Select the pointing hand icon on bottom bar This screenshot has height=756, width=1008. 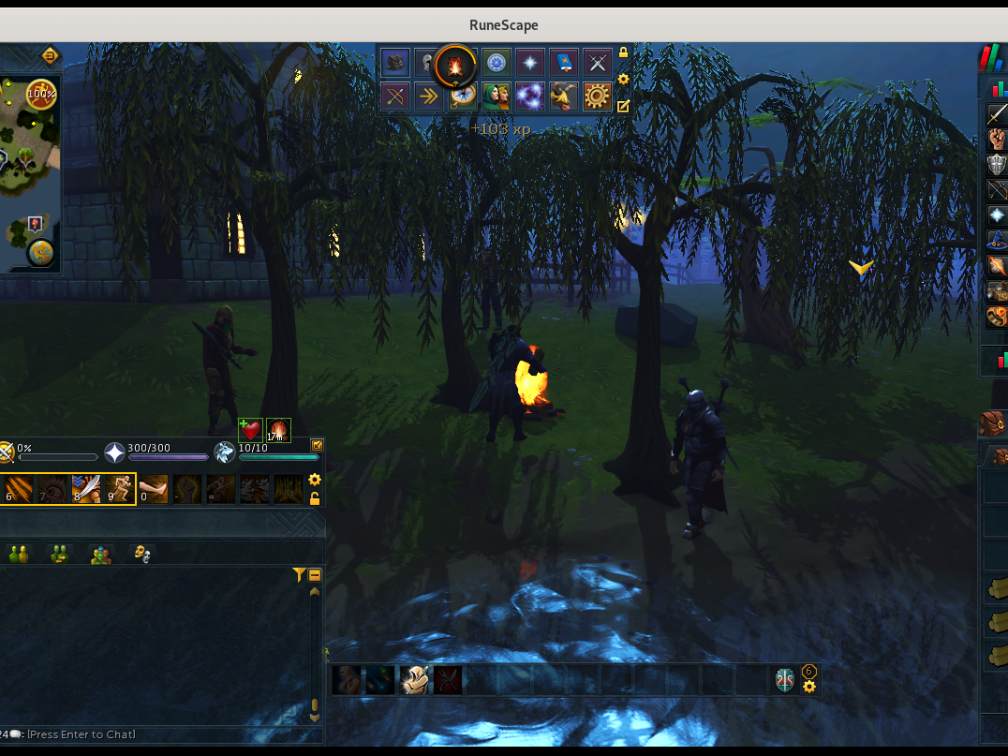(414, 680)
